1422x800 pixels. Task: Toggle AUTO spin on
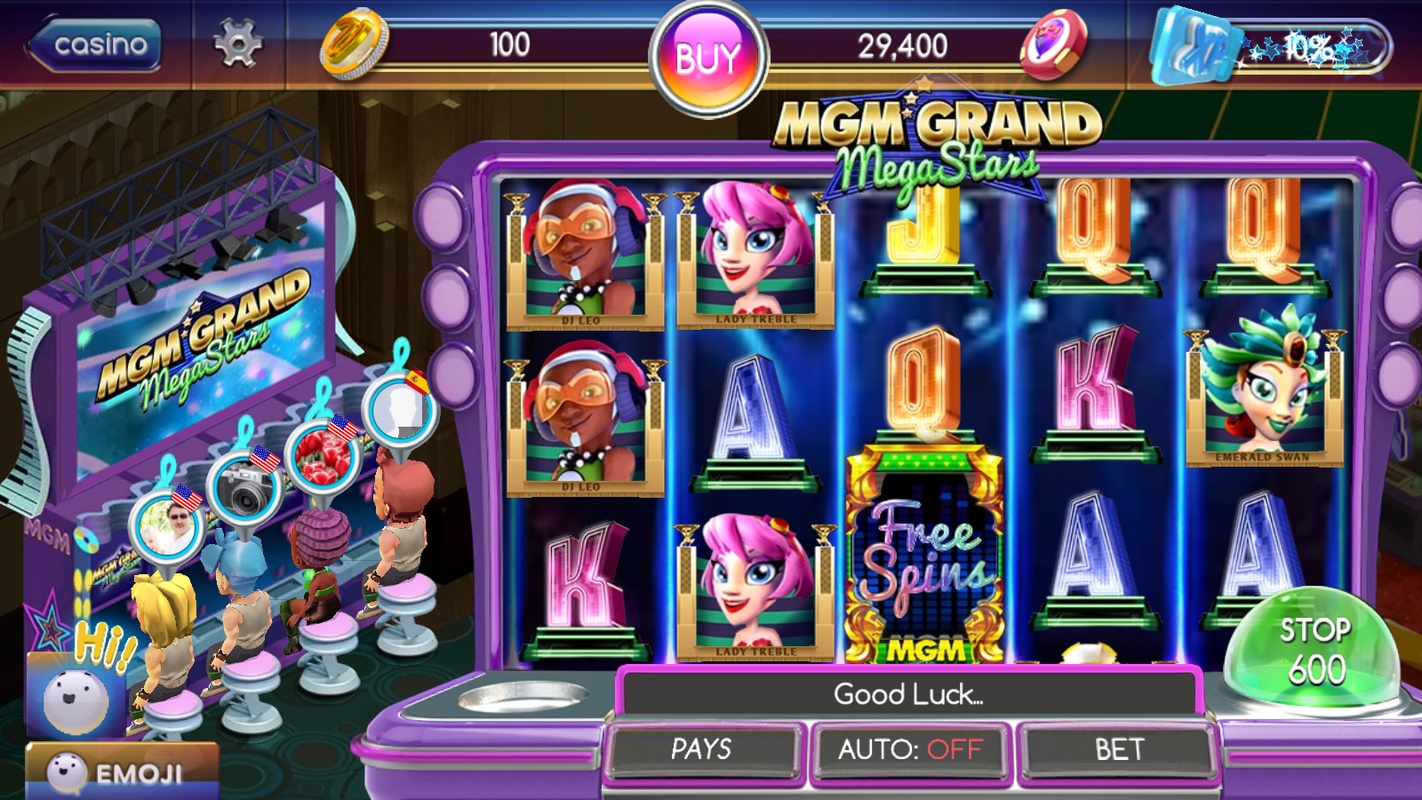[910, 749]
